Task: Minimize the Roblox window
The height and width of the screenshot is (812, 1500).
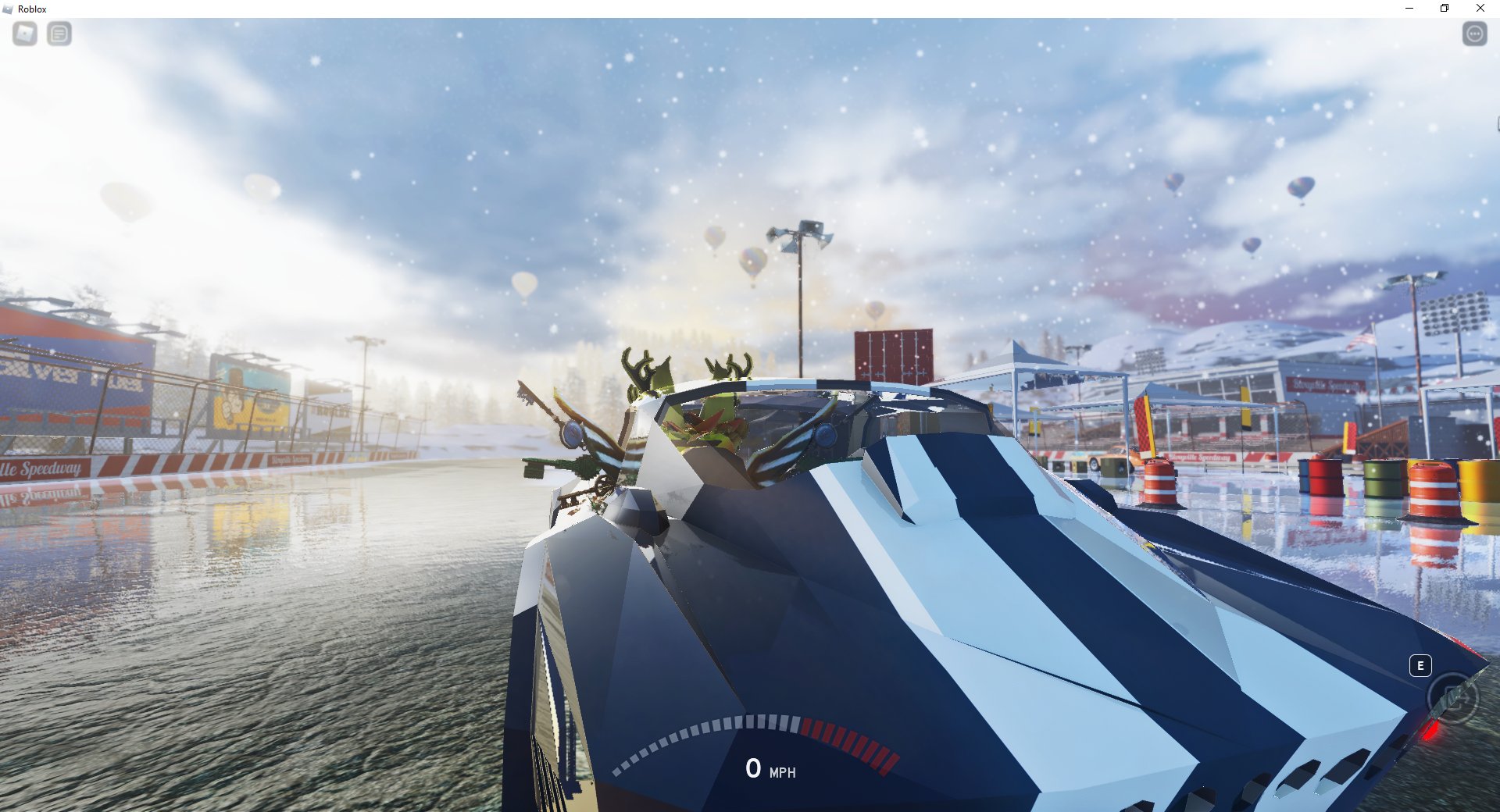Action: (1409, 9)
